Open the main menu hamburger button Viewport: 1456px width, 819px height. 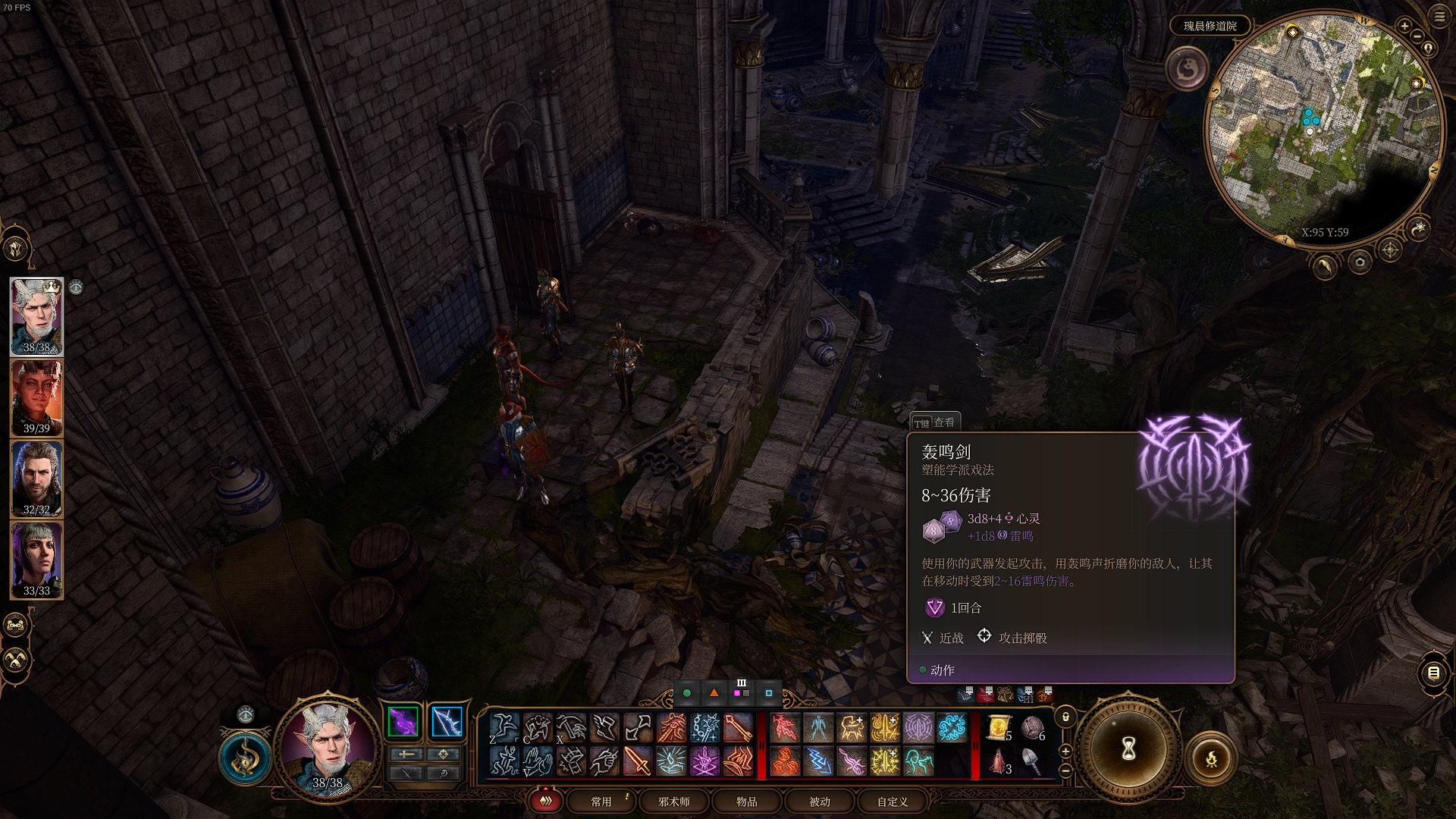tap(1439, 16)
